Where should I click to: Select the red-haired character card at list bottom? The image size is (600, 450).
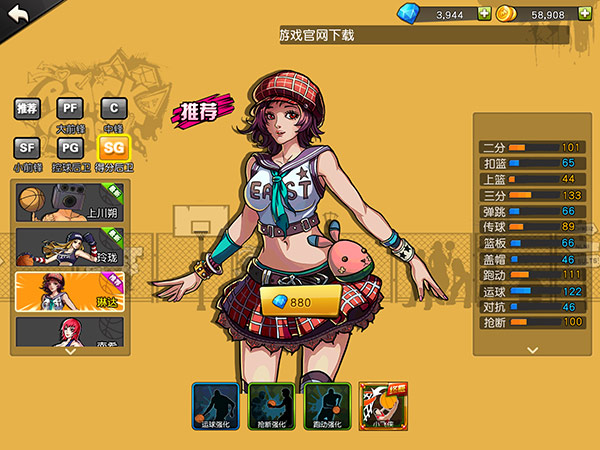(69, 331)
